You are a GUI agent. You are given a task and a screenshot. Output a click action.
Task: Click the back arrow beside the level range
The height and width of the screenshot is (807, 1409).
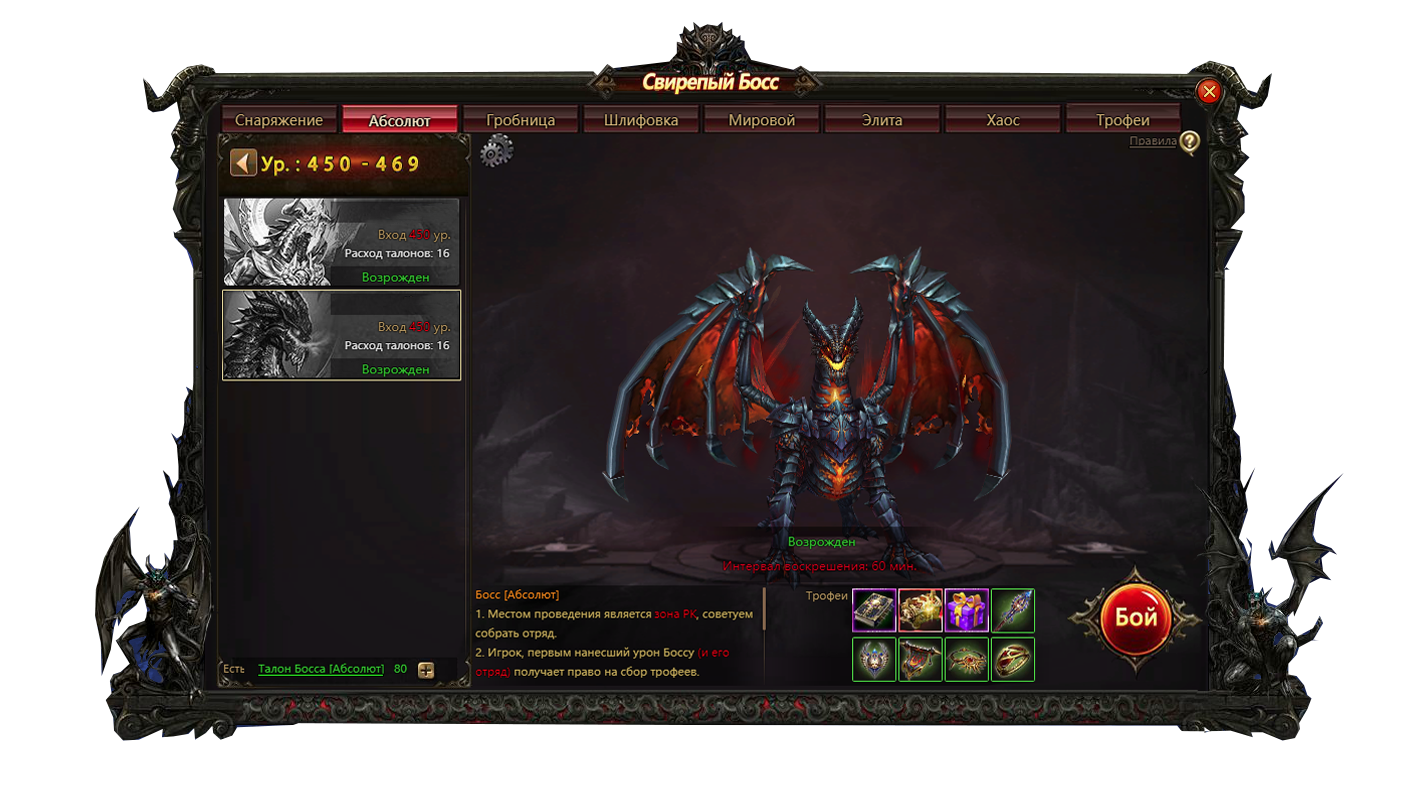(x=243, y=162)
